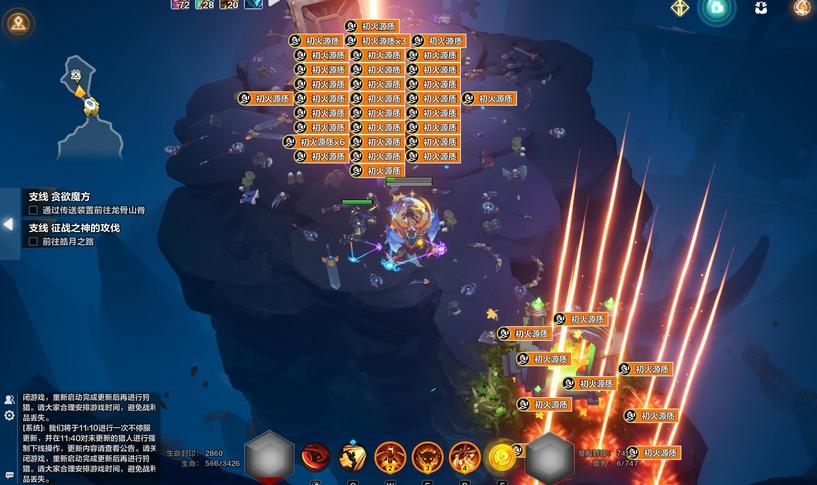Click the glowing teal circle button
This screenshot has width=817, height=485.
[x=716, y=8]
